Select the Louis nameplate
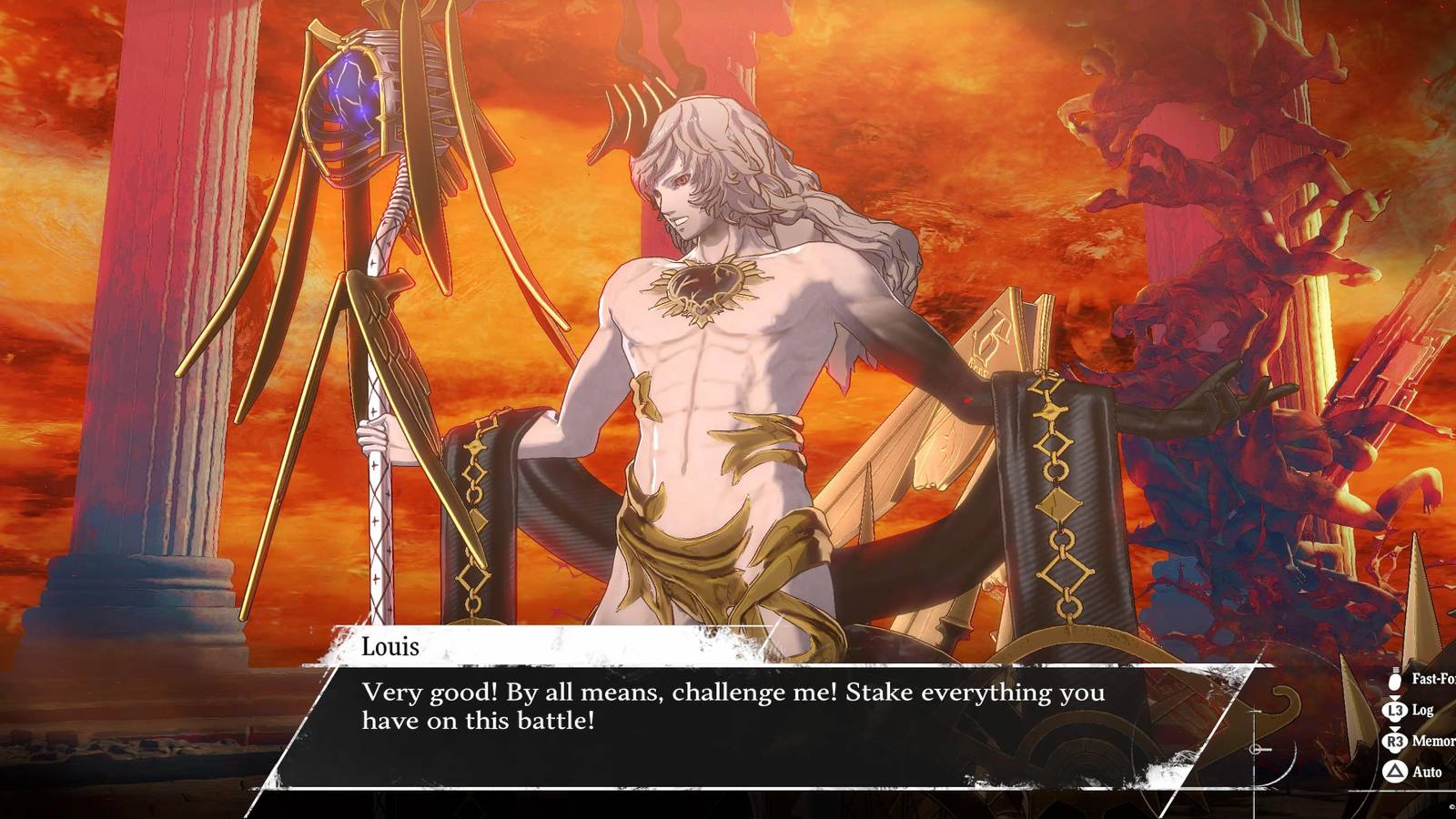1456x819 pixels. pyautogui.click(x=391, y=648)
